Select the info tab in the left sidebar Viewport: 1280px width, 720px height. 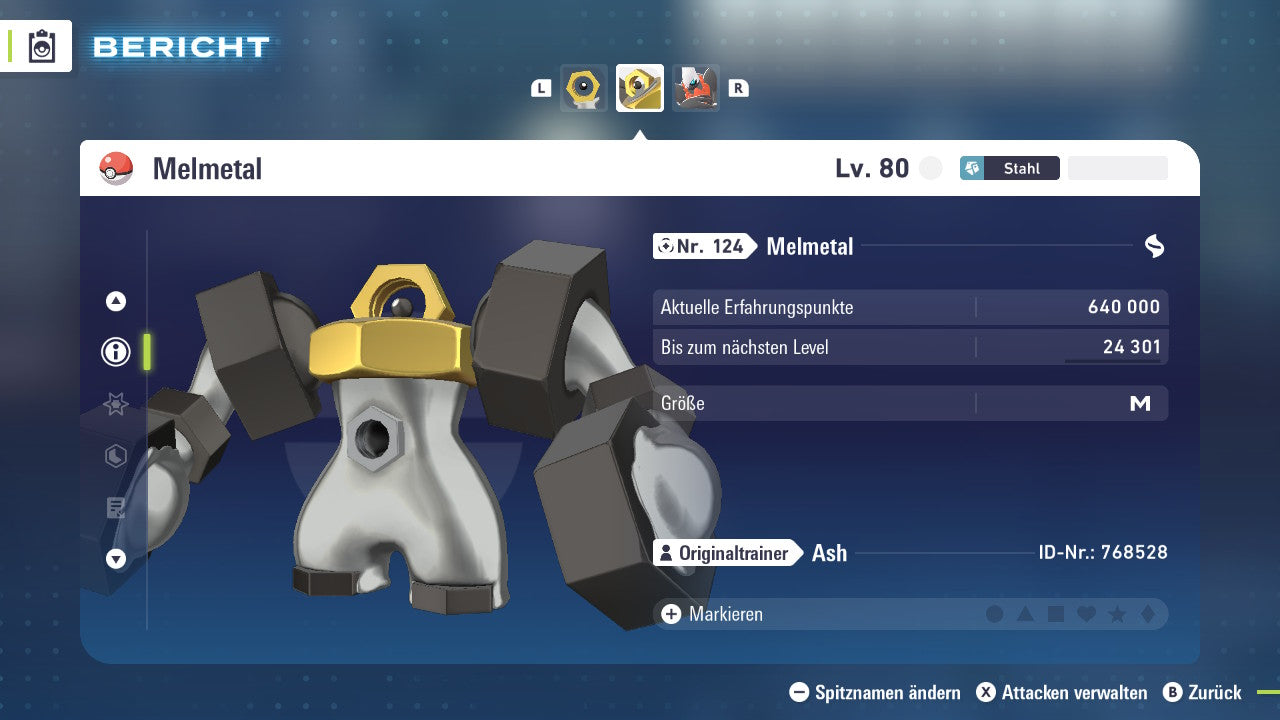tap(115, 352)
